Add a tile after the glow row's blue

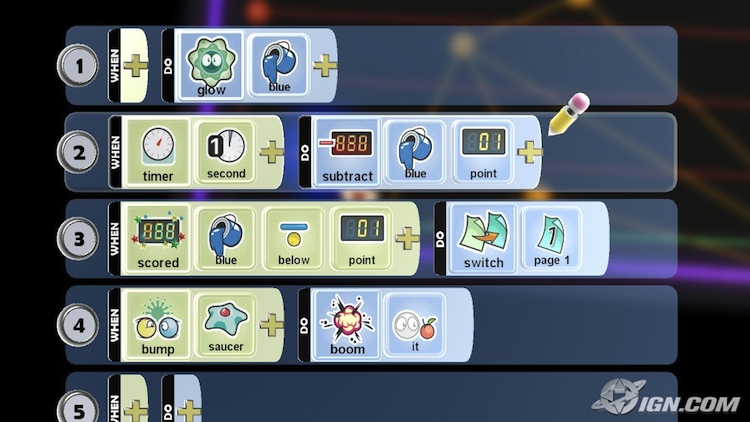[x=325, y=66]
